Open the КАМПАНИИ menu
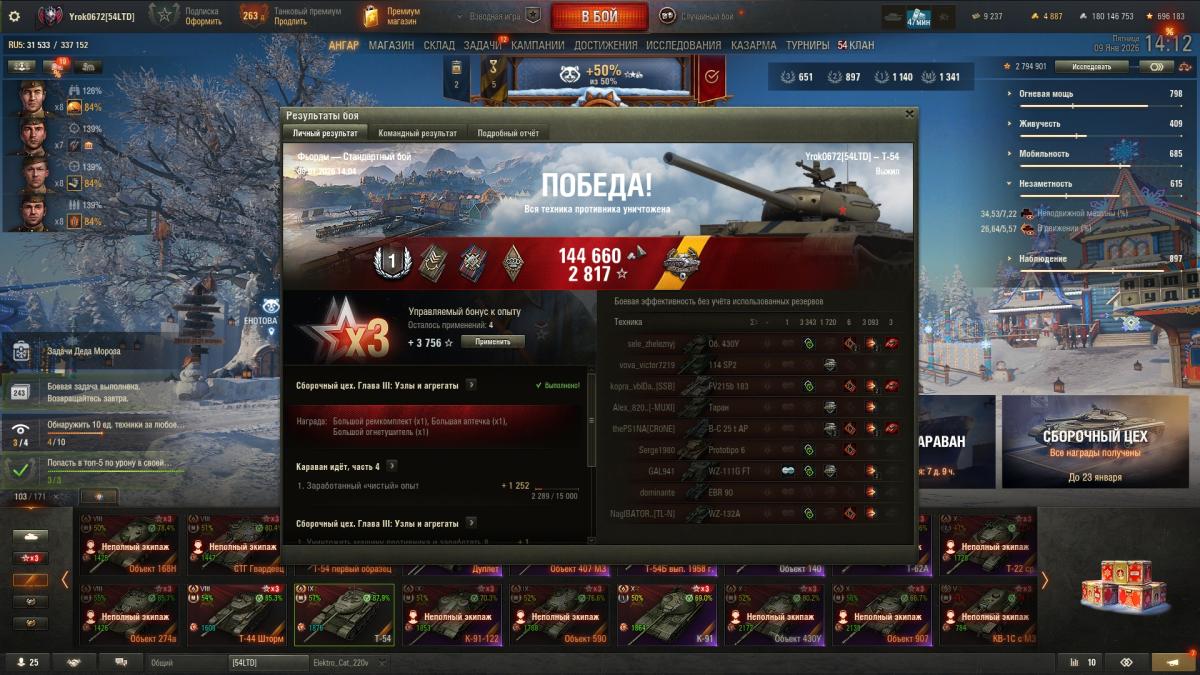The image size is (1200, 675). click(x=537, y=45)
